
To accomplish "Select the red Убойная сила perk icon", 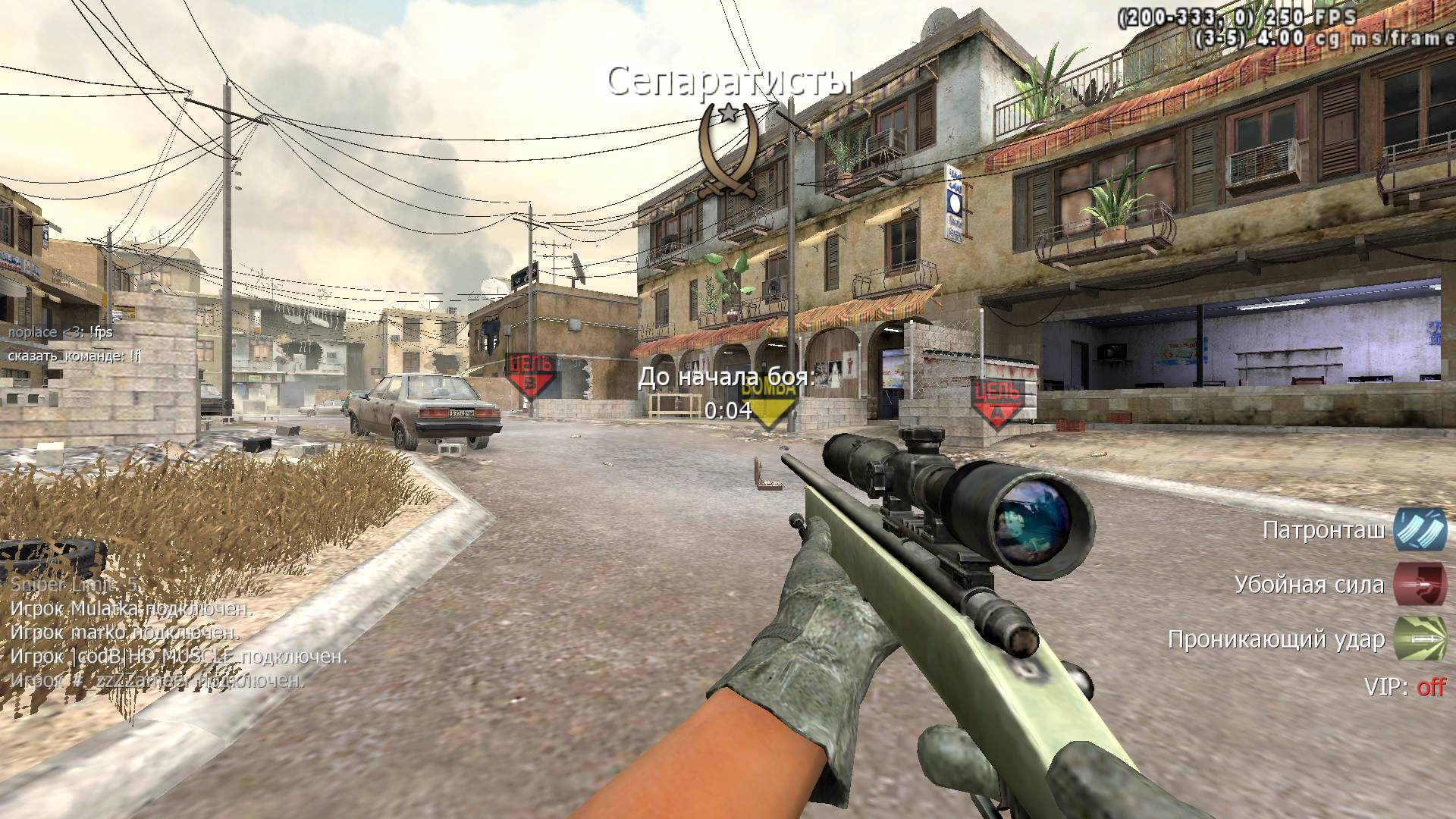I will point(1420,584).
